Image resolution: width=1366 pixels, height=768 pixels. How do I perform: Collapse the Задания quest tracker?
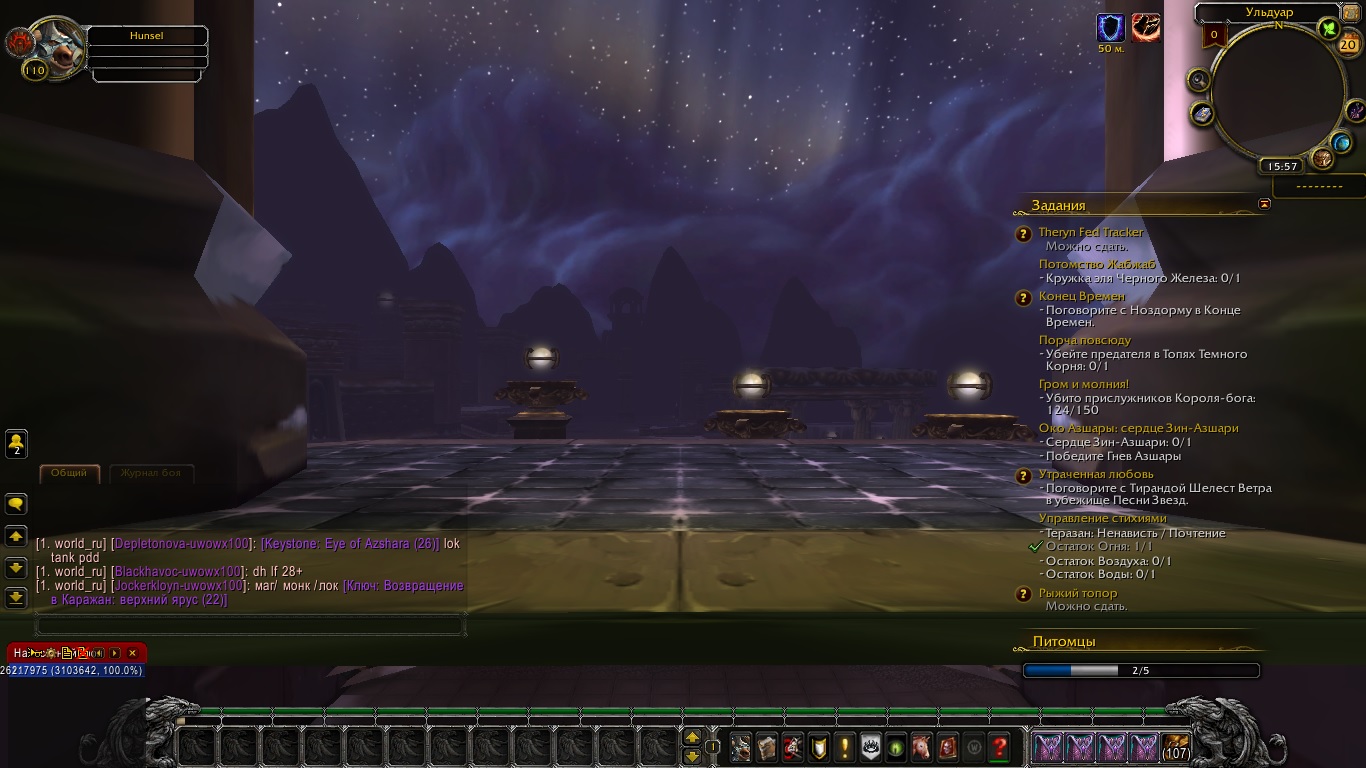[x=1265, y=204]
